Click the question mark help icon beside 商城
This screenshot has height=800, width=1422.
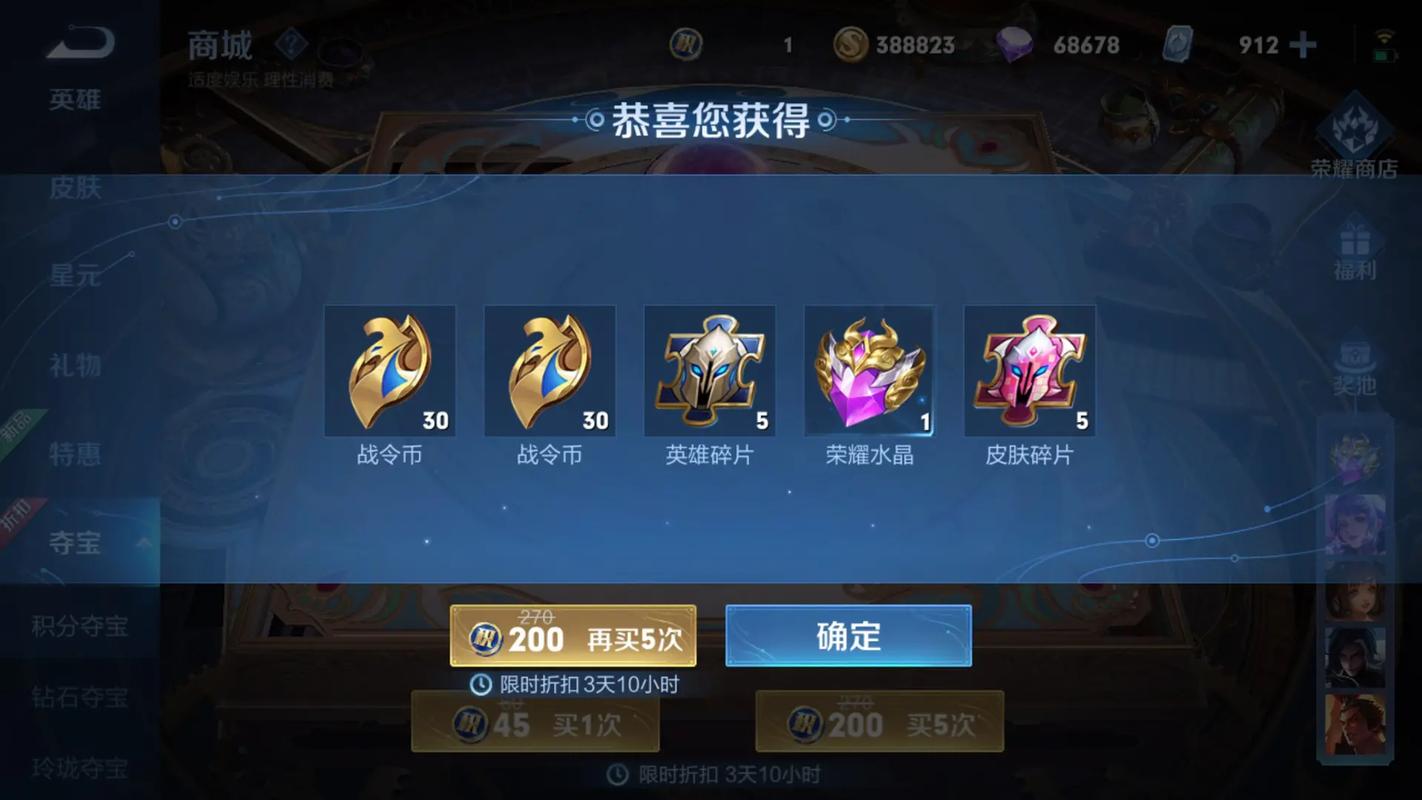pos(289,42)
